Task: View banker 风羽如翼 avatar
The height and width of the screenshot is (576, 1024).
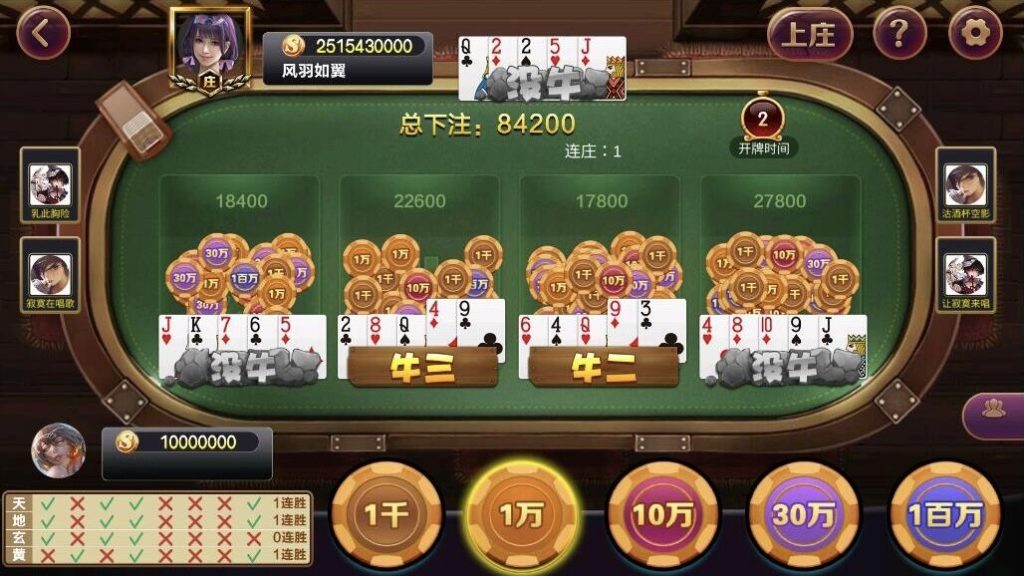Action: [x=209, y=48]
